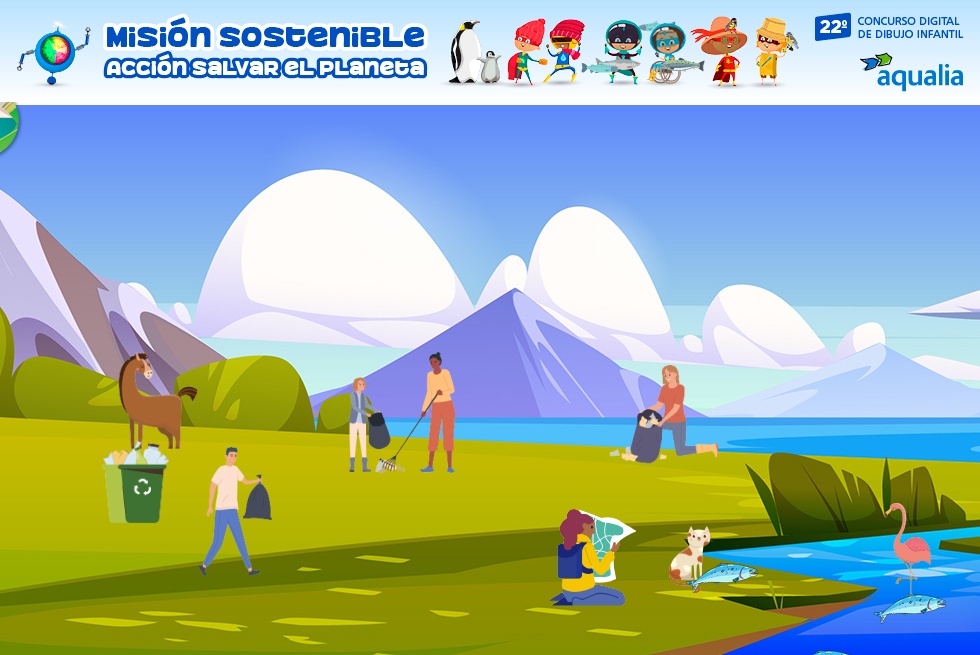
Task: Open the 22º Concurso Digital de Dibujo Infantil badge
Action: tap(888, 27)
